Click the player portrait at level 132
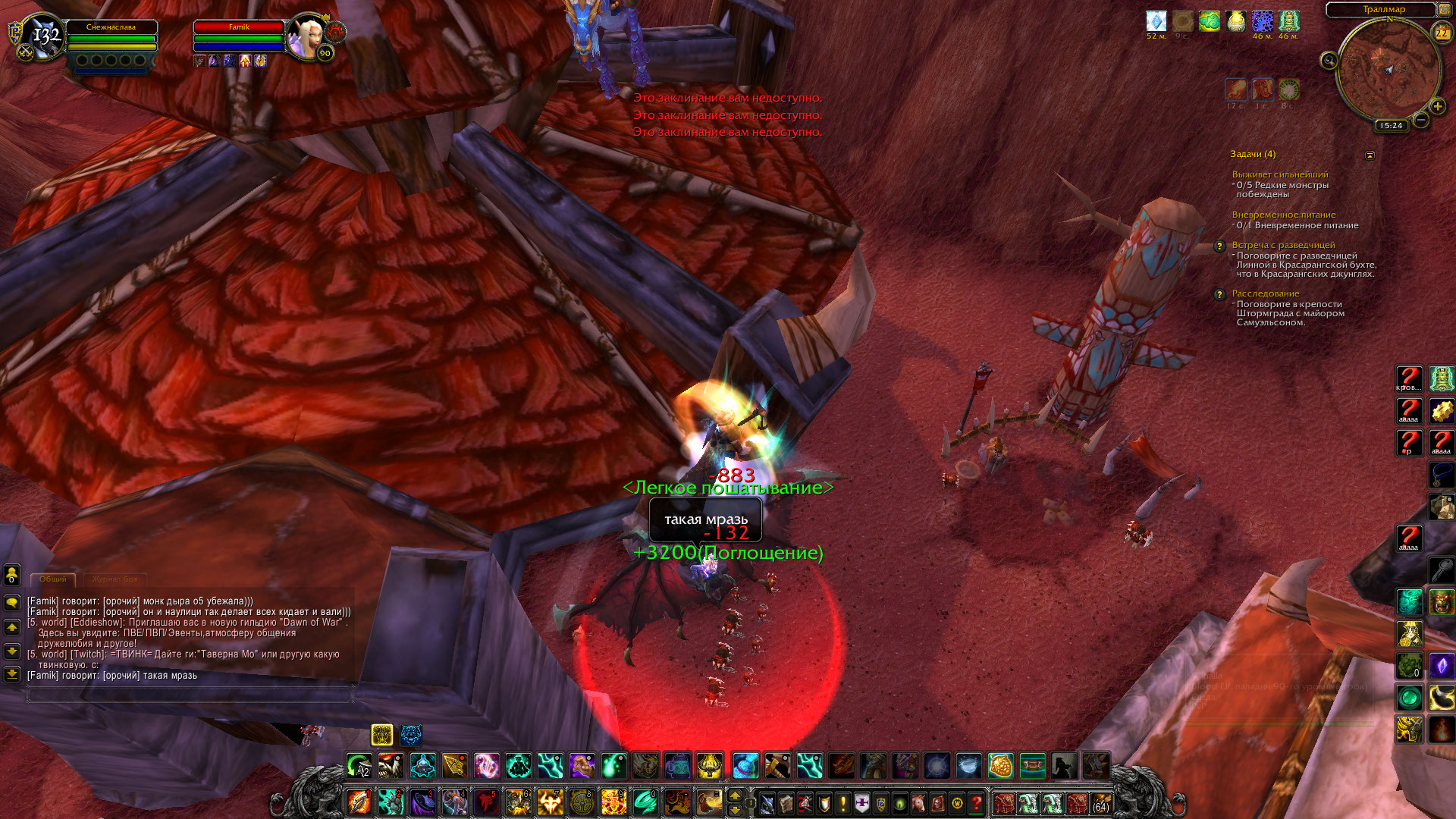The width and height of the screenshot is (1456, 819). tap(44, 36)
